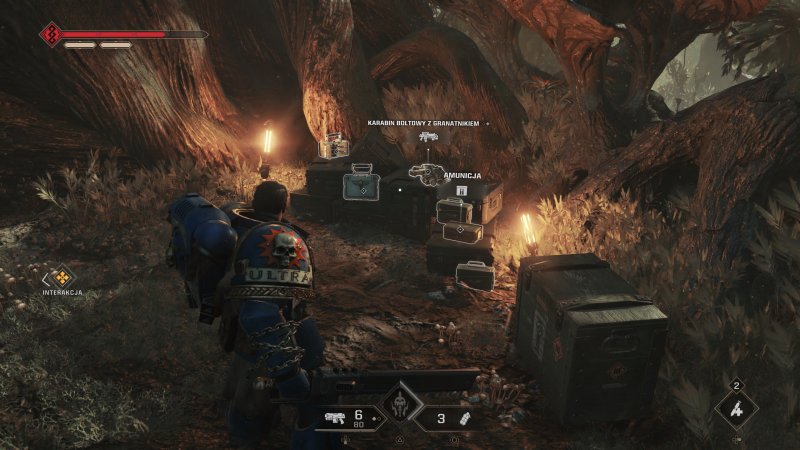This screenshot has width=800, height=450.
Task: Select the equipped bolt weapon icon
Action: [x=335, y=419]
